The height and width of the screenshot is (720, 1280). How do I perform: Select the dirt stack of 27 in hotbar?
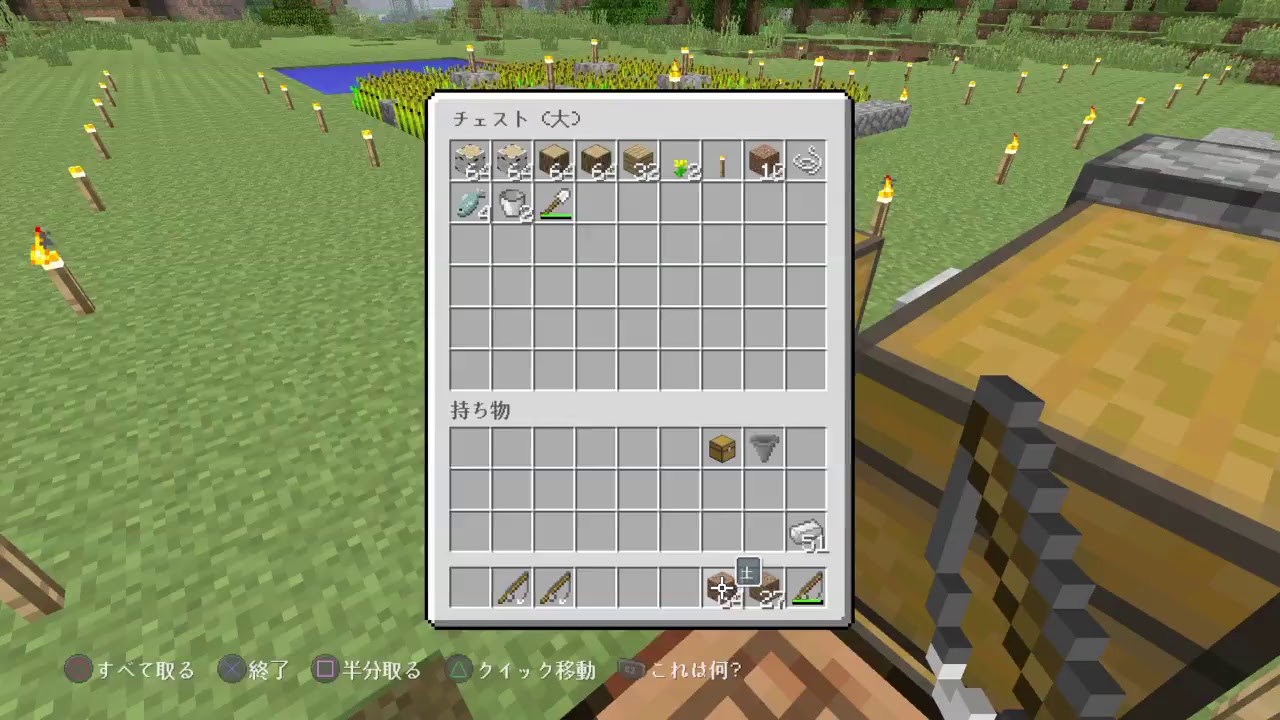click(x=763, y=588)
